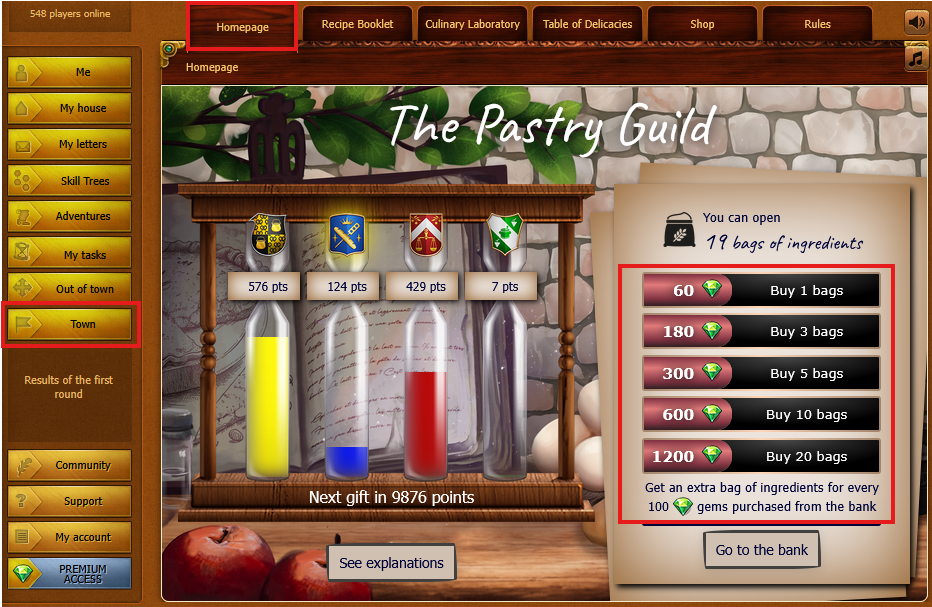
Task: Click Go to the bank
Action: 762,550
